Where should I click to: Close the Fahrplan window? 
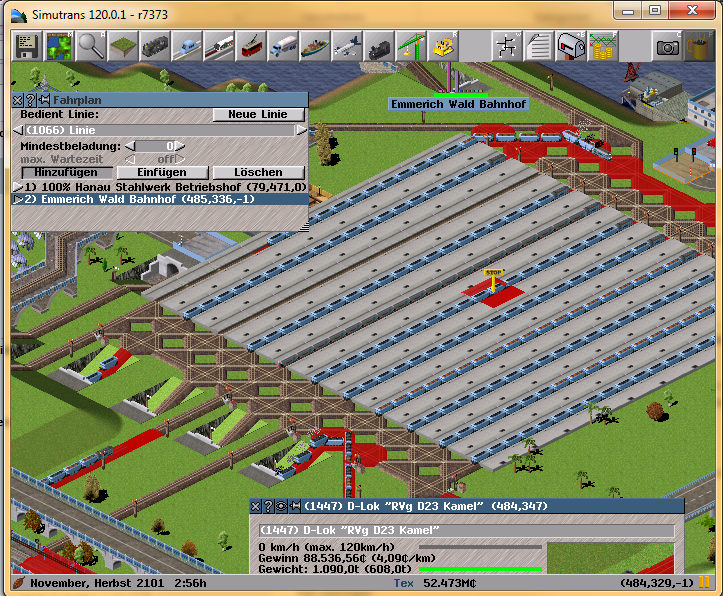(x=17, y=100)
